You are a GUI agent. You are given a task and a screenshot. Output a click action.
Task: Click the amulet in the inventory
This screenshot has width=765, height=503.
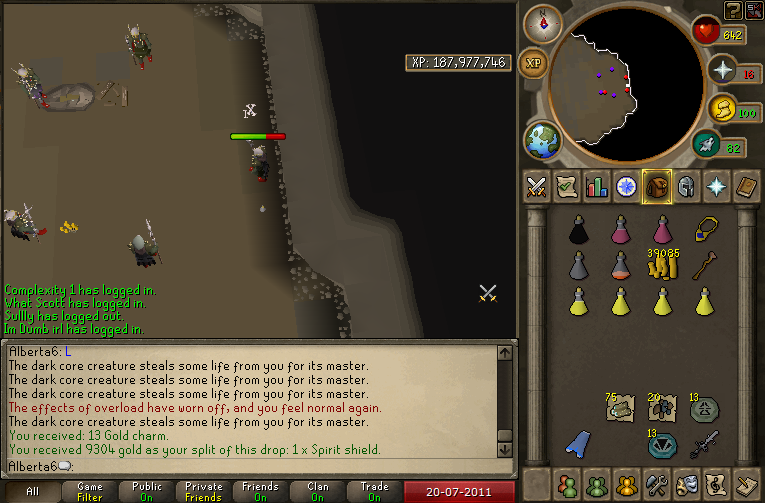(x=707, y=229)
